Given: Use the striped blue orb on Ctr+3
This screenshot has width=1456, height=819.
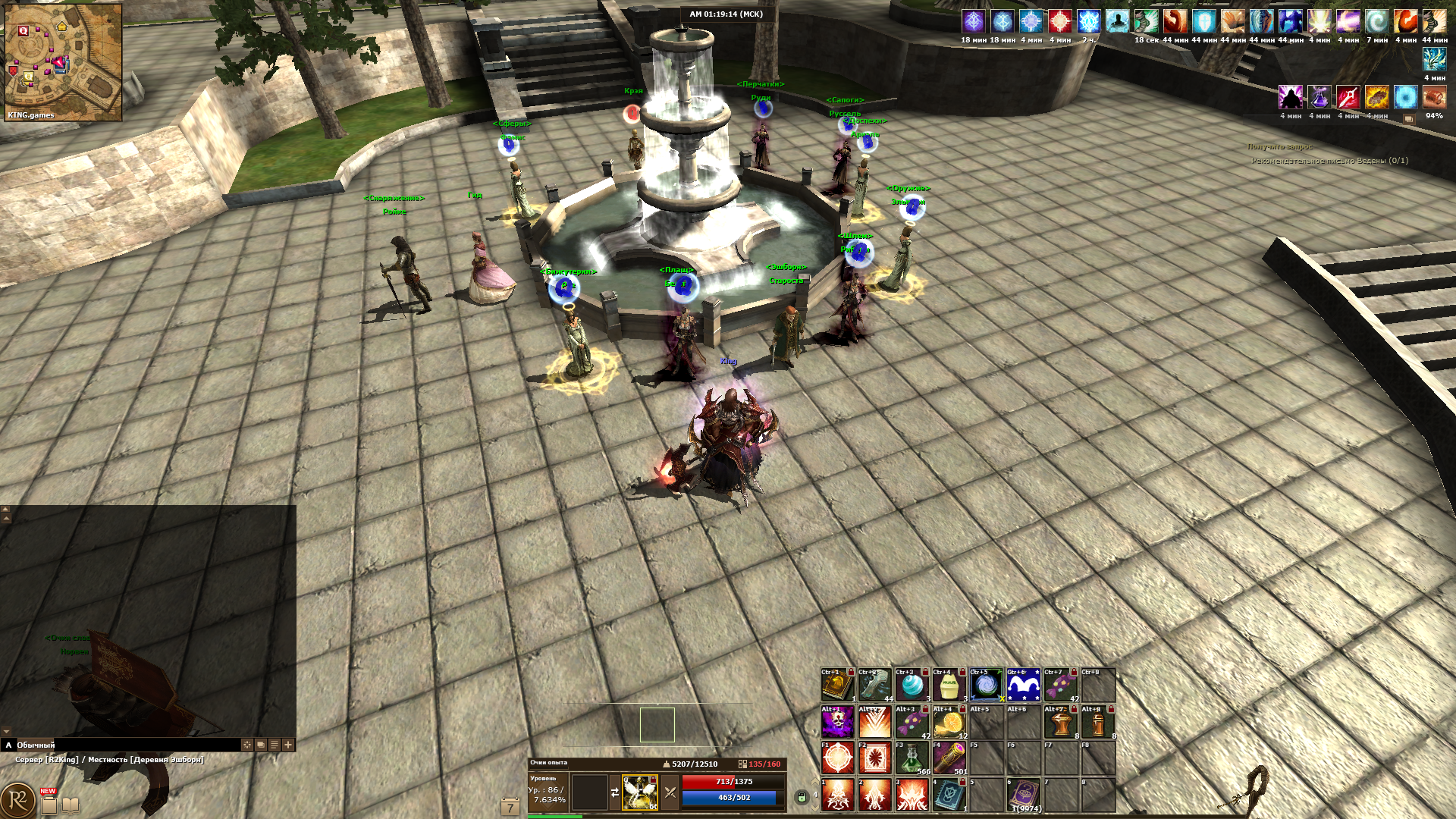Looking at the screenshot, I should coord(912,686).
